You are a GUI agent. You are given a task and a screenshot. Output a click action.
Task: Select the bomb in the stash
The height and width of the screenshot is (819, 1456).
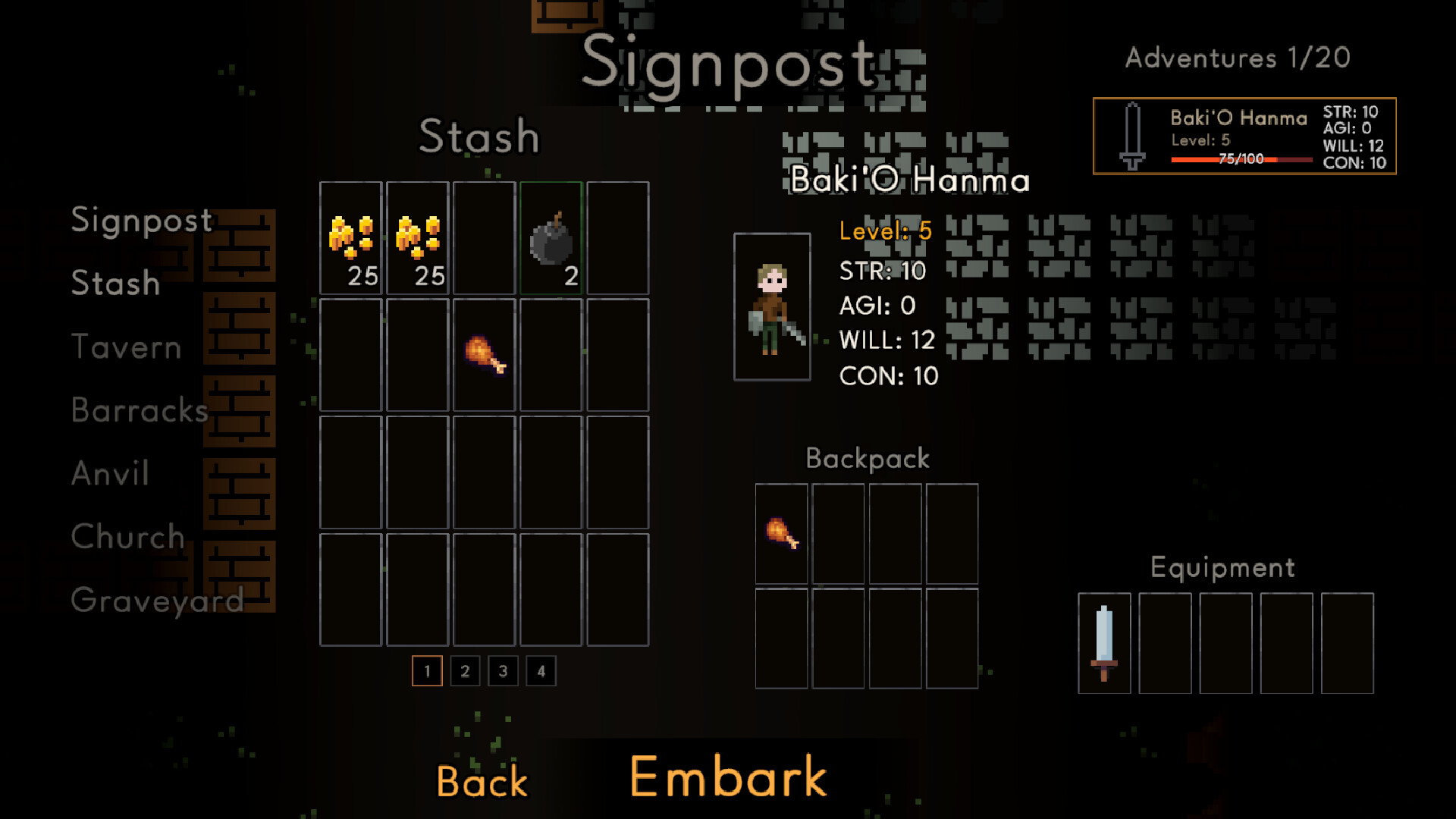pyautogui.click(x=551, y=239)
